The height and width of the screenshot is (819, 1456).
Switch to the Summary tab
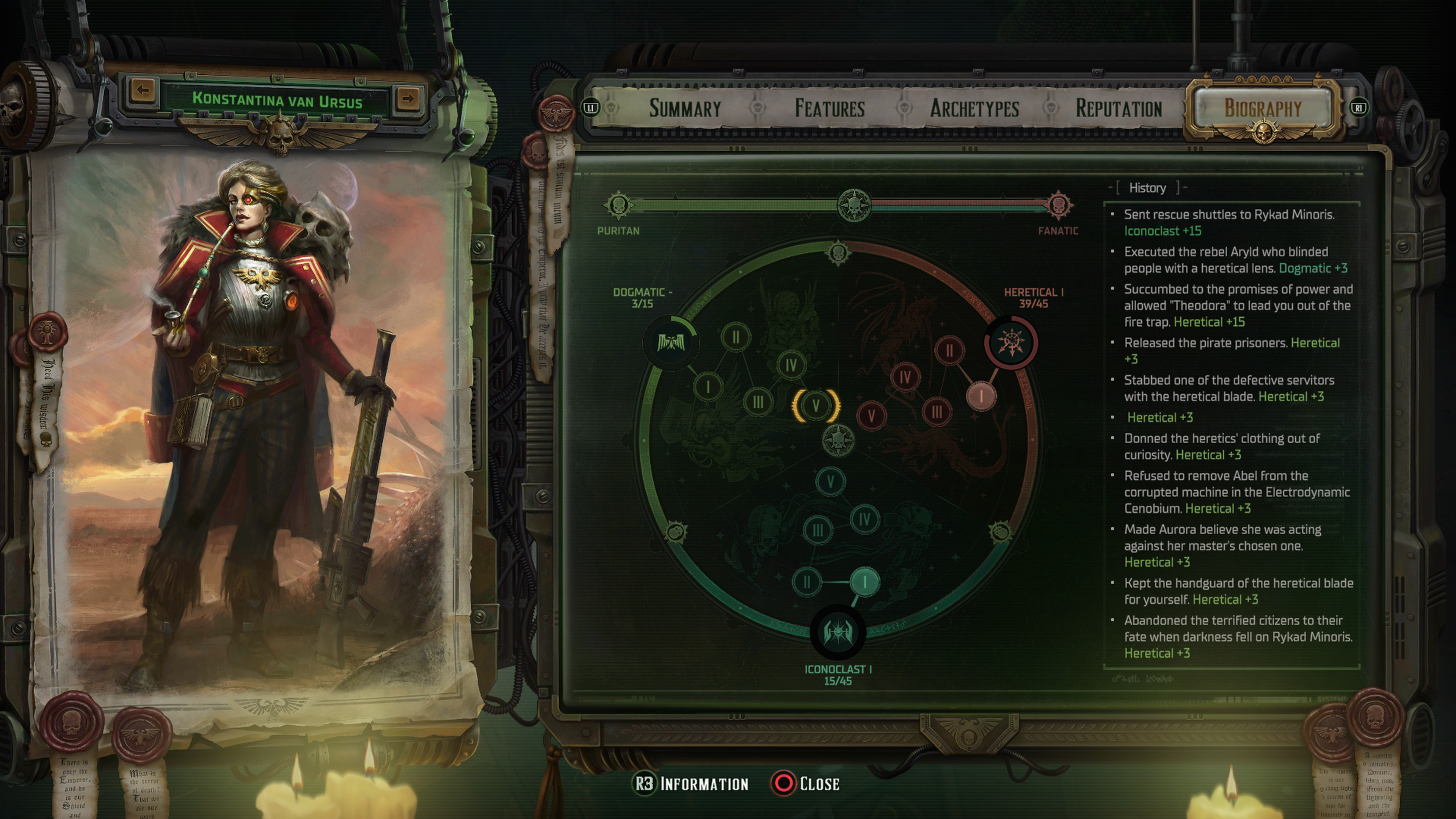point(684,108)
